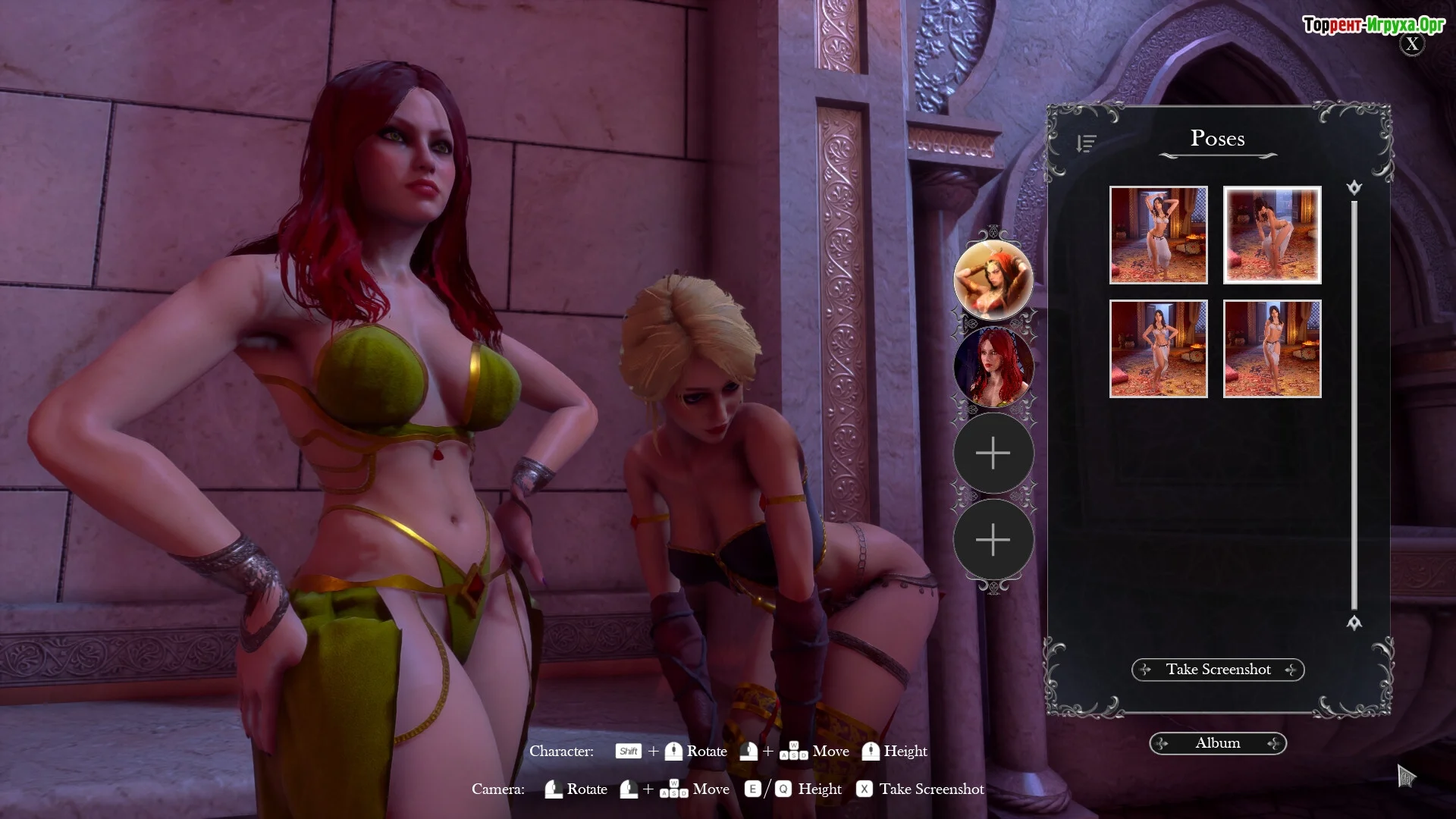Click the Take Screenshot button in the Poses panel
The height and width of the screenshot is (819, 1456).
(1218, 670)
